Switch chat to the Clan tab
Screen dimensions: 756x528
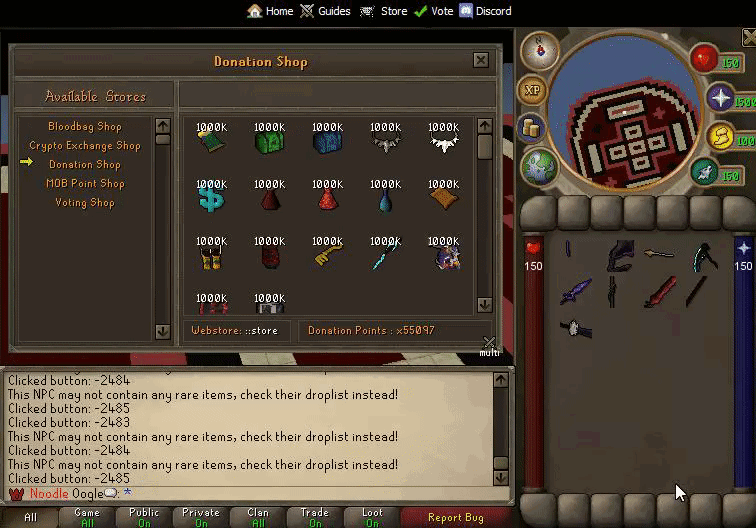(258, 518)
